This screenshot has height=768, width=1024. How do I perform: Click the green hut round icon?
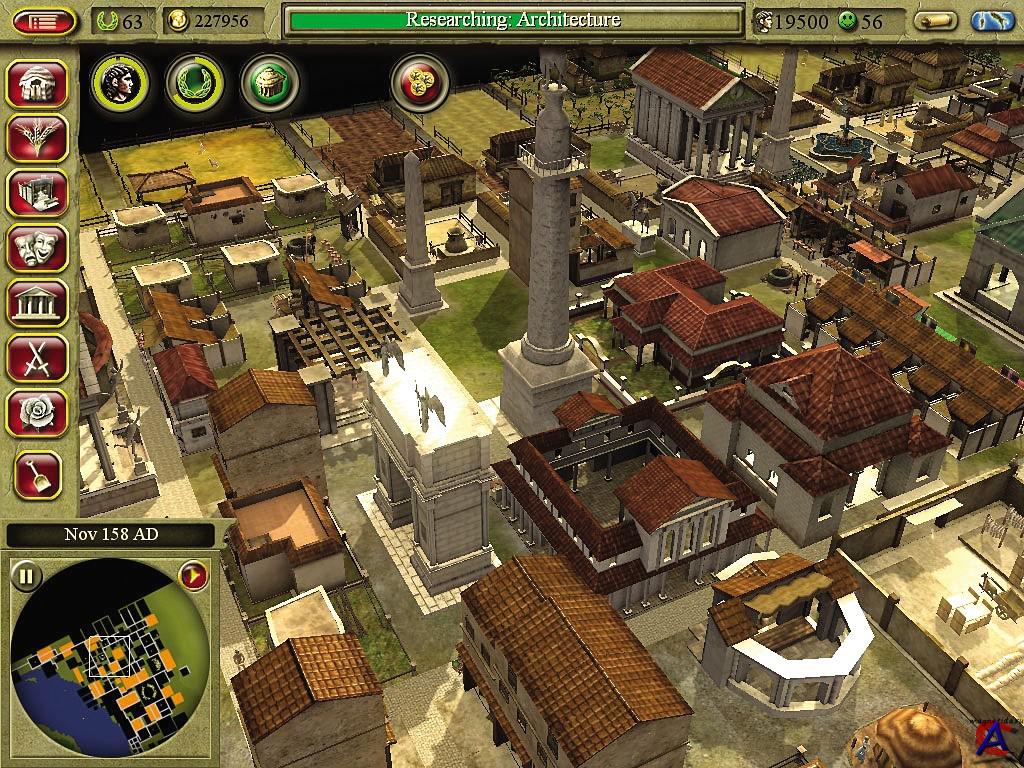pyautogui.click(x=270, y=83)
